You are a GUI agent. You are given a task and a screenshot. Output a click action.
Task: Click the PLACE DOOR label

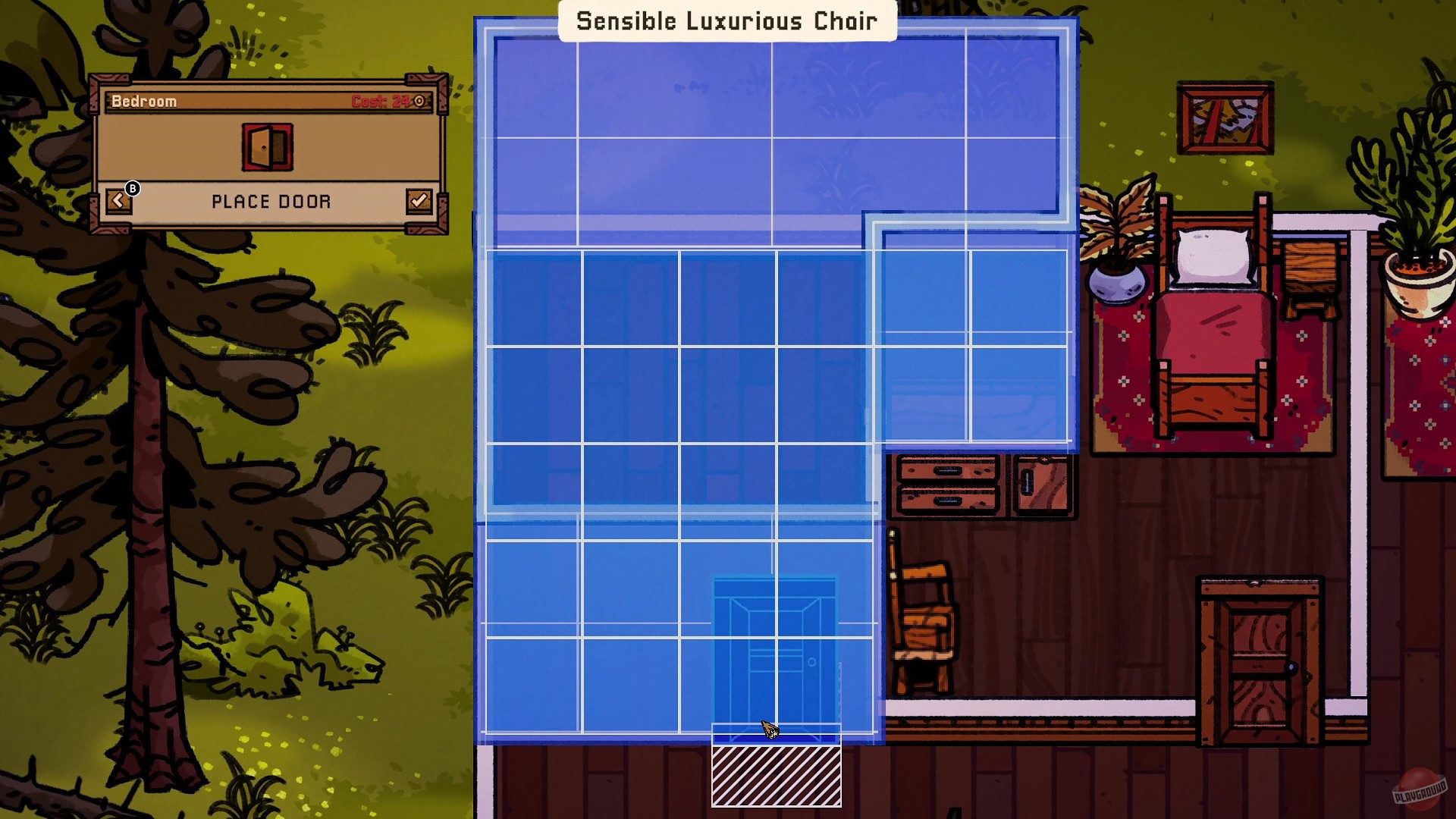pos(271,201)
